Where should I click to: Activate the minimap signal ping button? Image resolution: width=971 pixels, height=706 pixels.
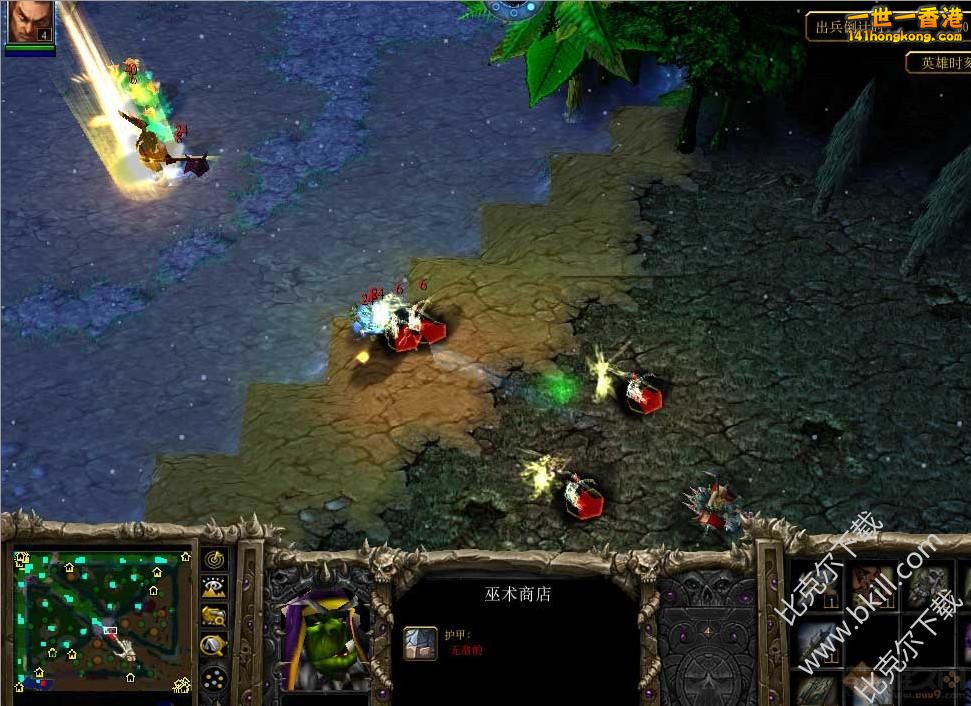pos(214,559)
